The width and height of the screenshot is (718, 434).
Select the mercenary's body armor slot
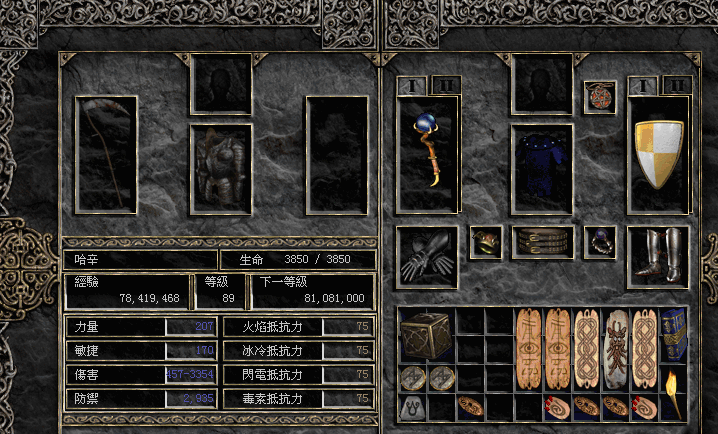(221, 168)
